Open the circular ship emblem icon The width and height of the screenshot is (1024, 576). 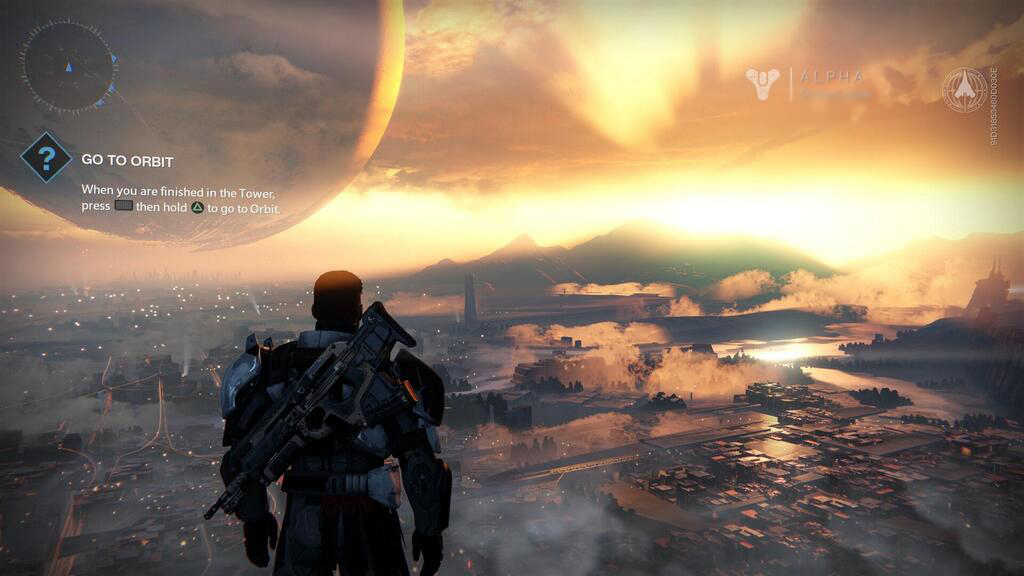tap(964, 89)
